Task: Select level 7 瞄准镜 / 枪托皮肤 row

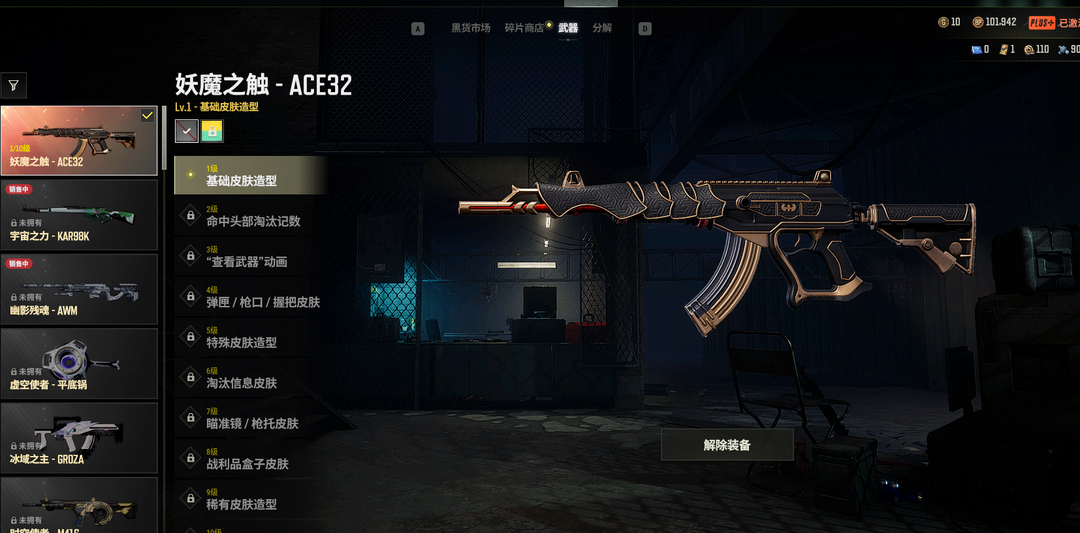Action: tap(250, 418)
